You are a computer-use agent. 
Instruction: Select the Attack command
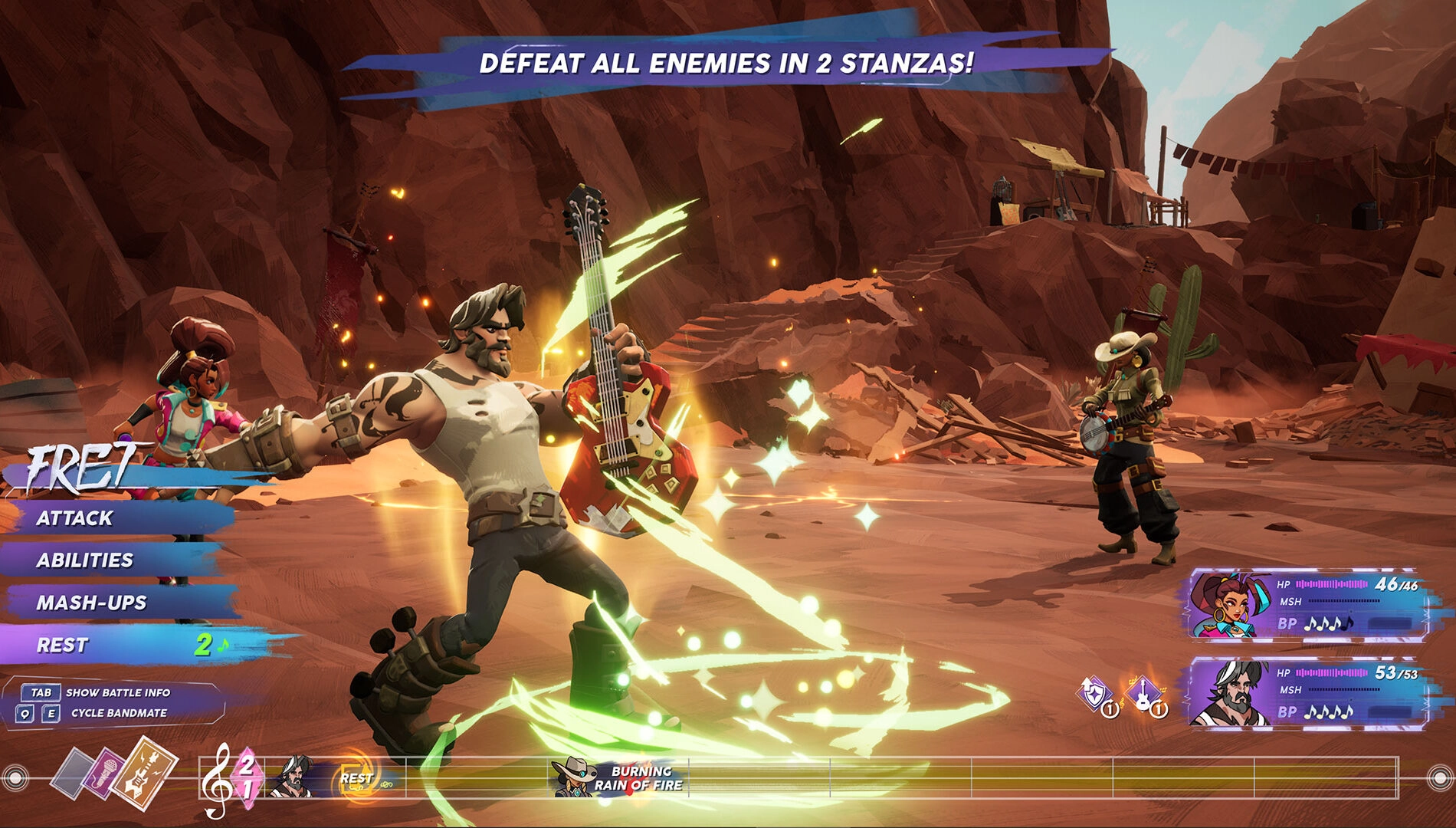[x=77, y=518]
